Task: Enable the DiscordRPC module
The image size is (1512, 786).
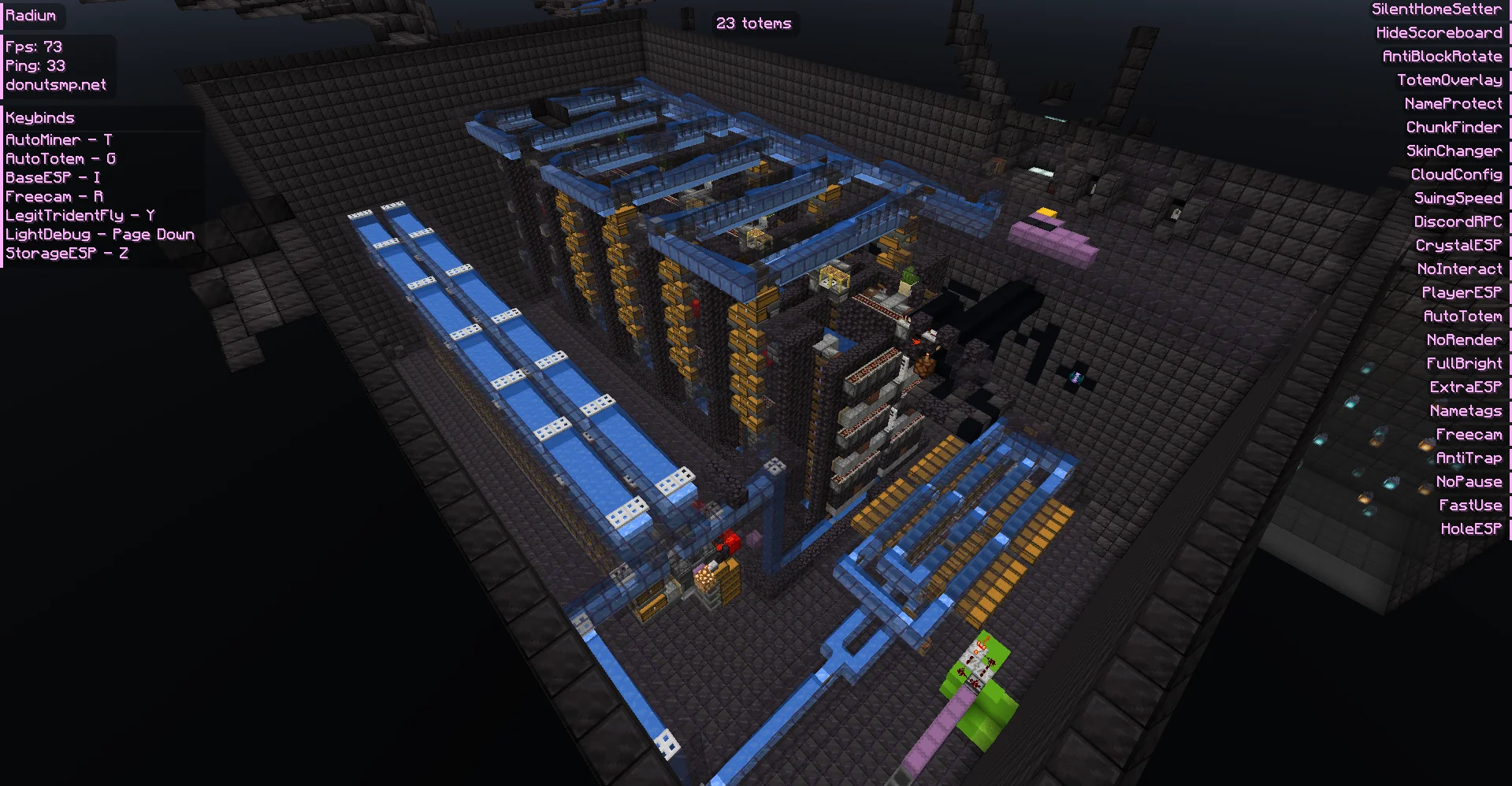Action: pos(1457,221)
